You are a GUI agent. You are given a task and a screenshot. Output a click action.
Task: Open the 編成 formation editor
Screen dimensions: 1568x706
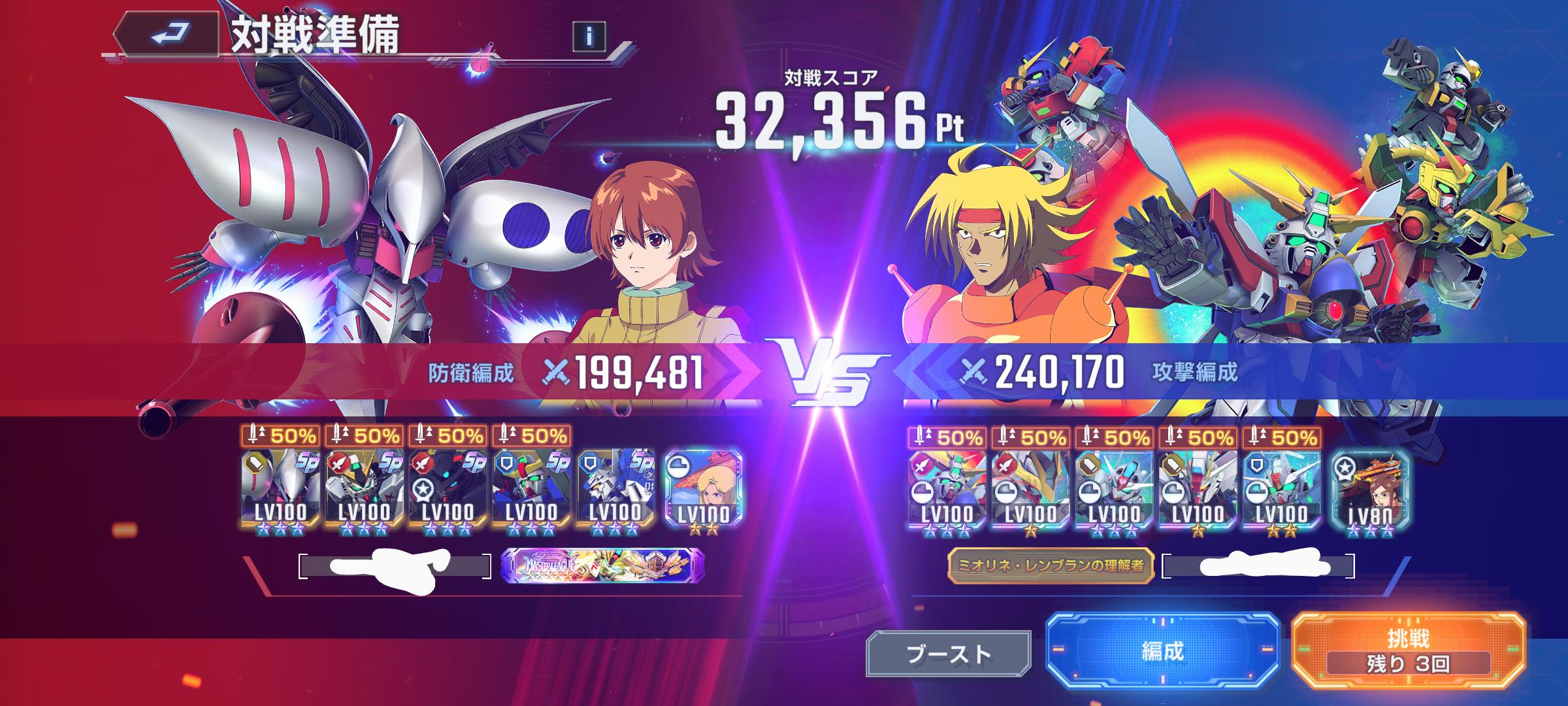[x=1162, y=651]
